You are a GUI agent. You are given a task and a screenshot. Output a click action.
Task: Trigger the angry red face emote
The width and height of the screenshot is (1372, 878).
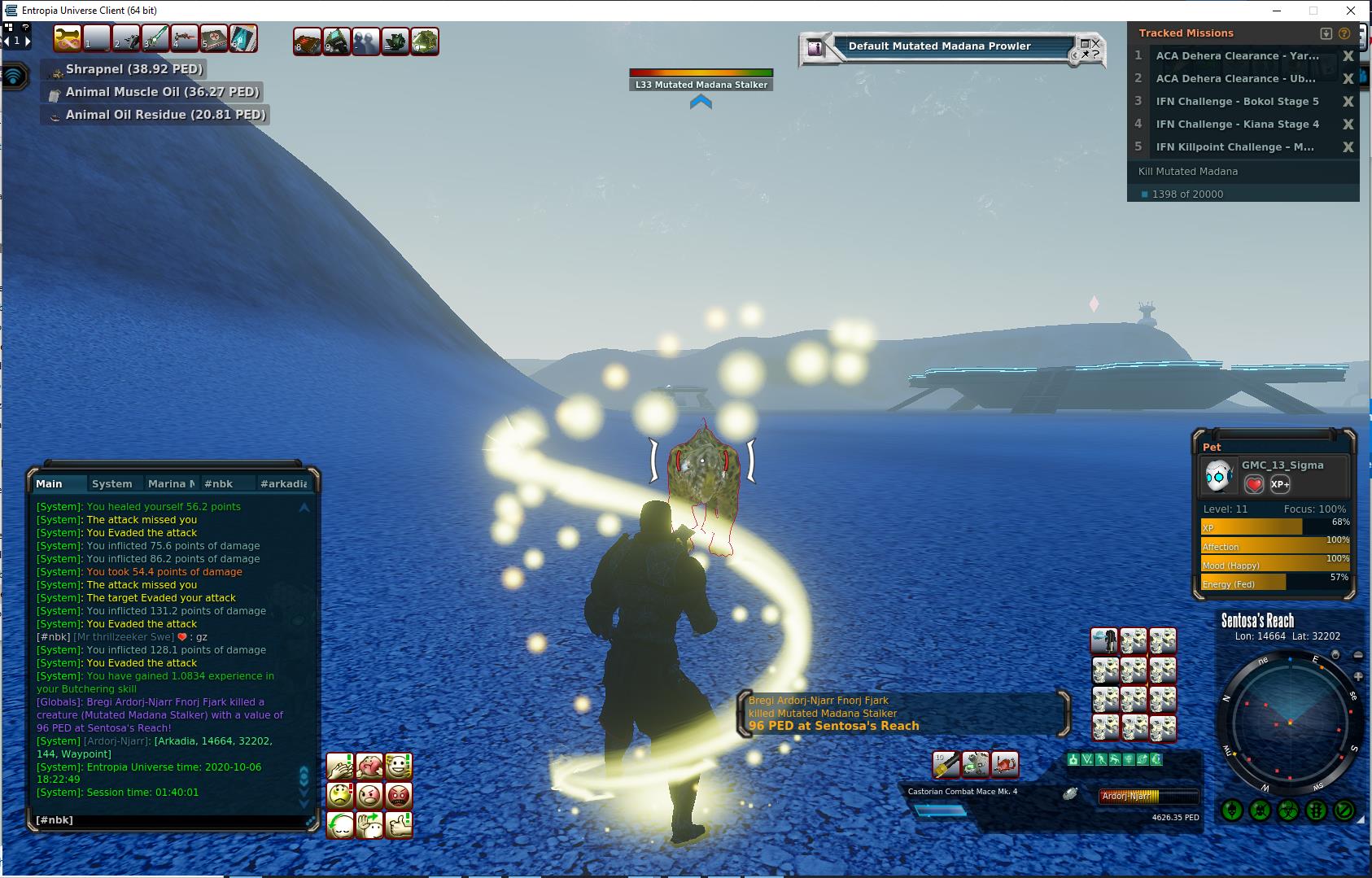pyautogui.click(x=399, y=795)
